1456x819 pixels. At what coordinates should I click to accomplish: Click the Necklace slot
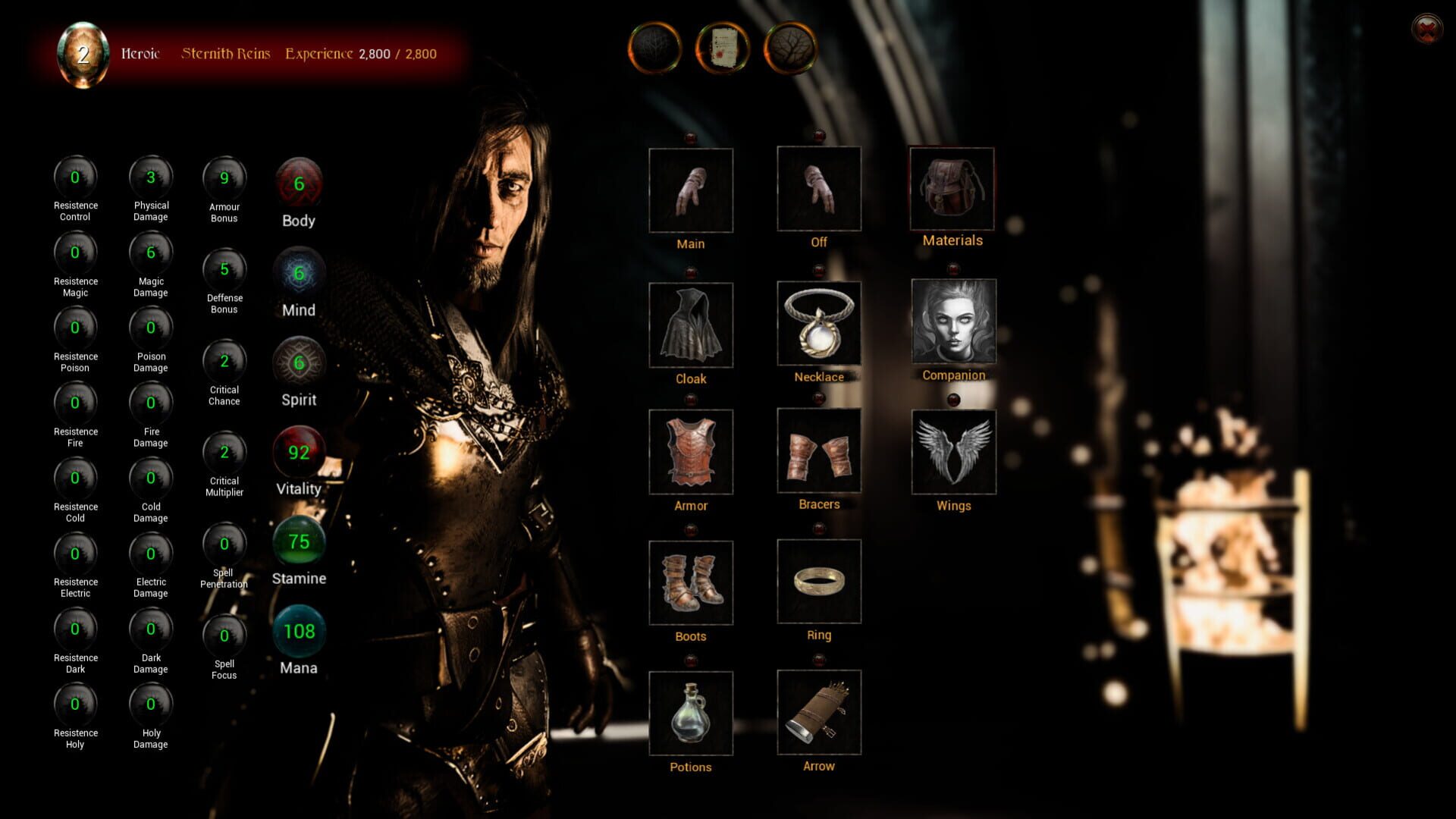(819, 322)
